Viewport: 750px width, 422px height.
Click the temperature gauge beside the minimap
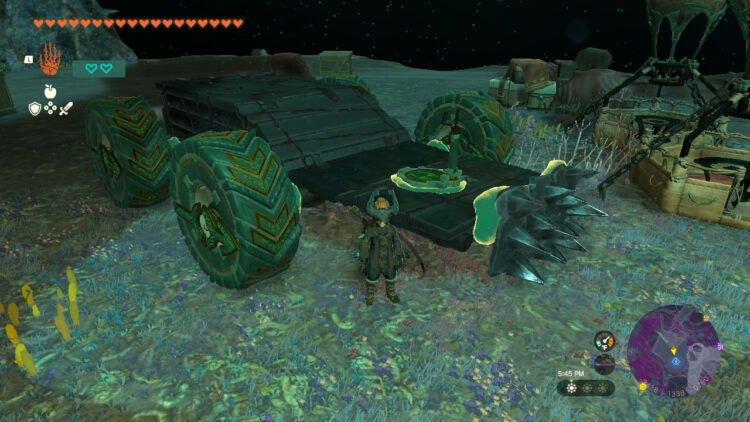click(604, 342)
